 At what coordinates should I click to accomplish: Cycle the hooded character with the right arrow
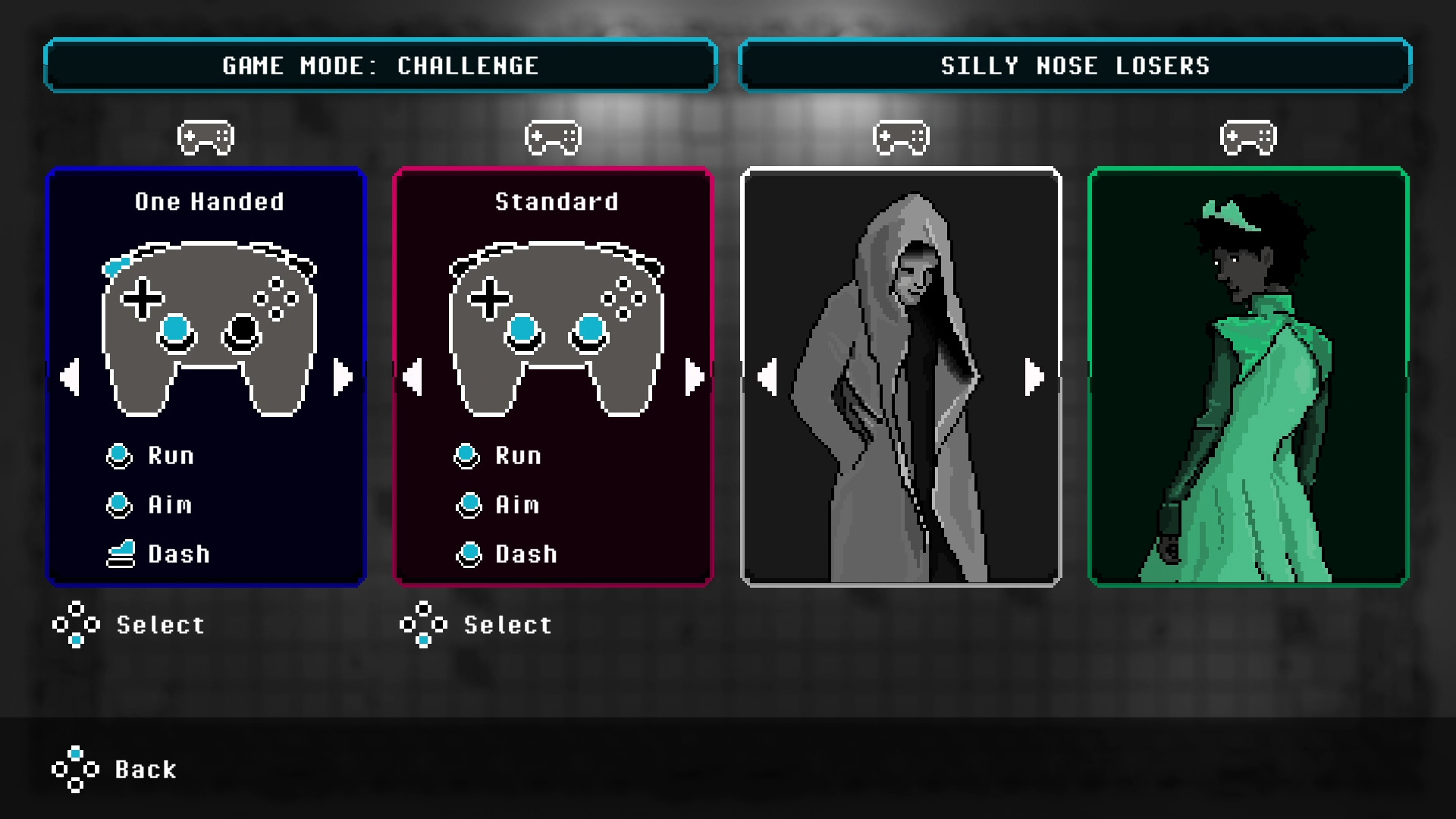point(1034,374)
